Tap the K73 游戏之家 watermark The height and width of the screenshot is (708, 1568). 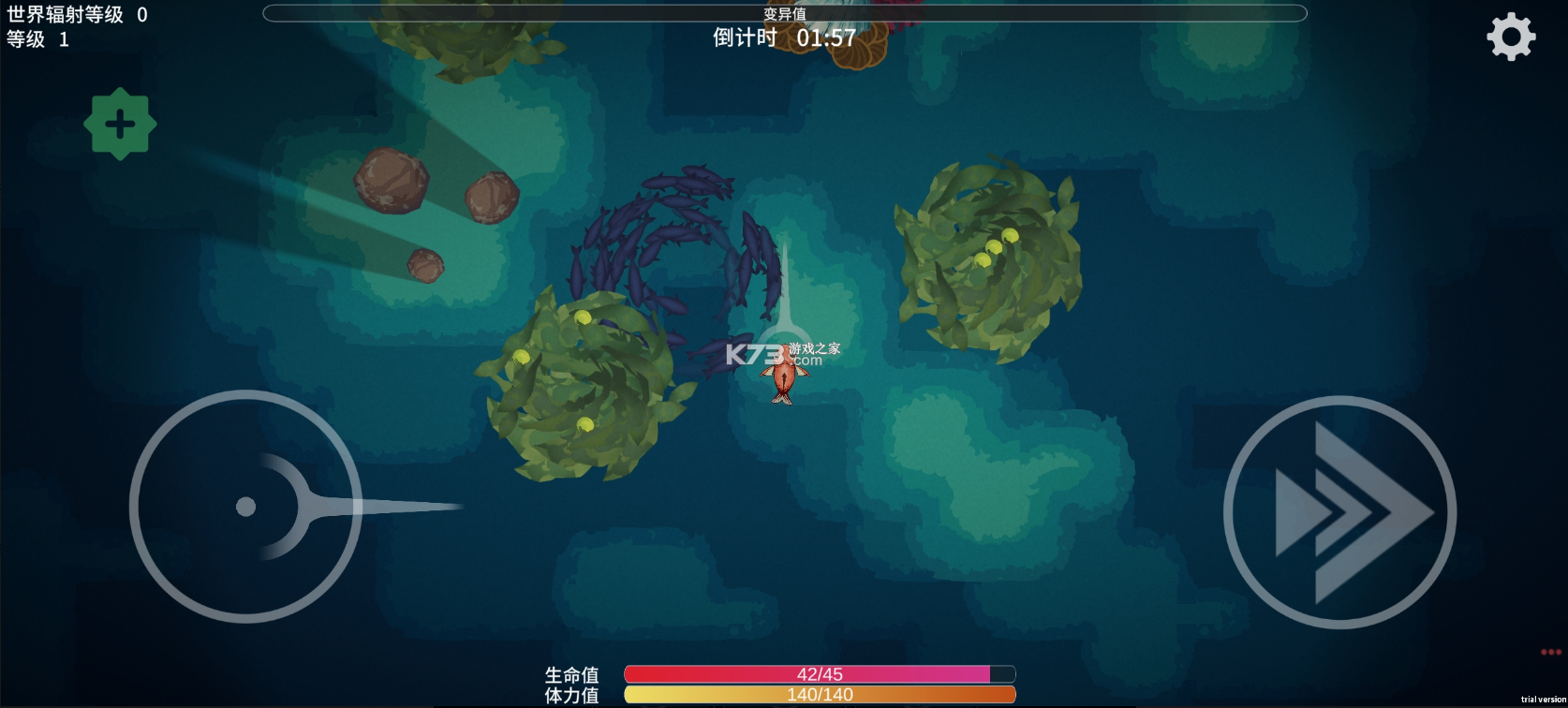785,354
